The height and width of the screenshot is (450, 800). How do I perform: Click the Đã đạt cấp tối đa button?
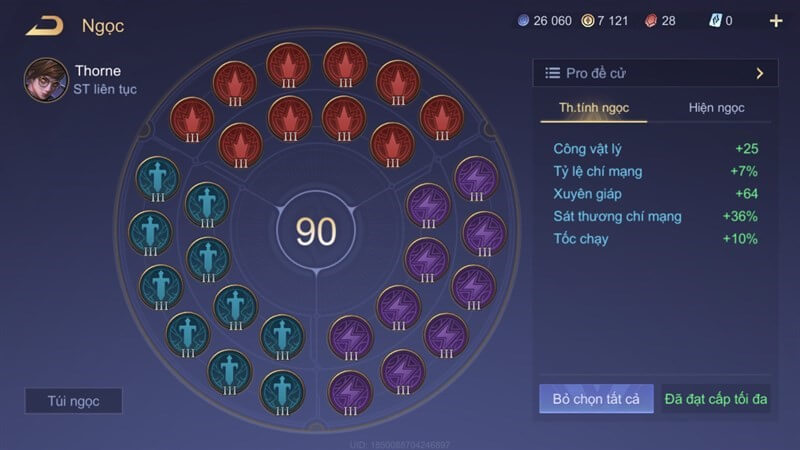coord(716,399)
